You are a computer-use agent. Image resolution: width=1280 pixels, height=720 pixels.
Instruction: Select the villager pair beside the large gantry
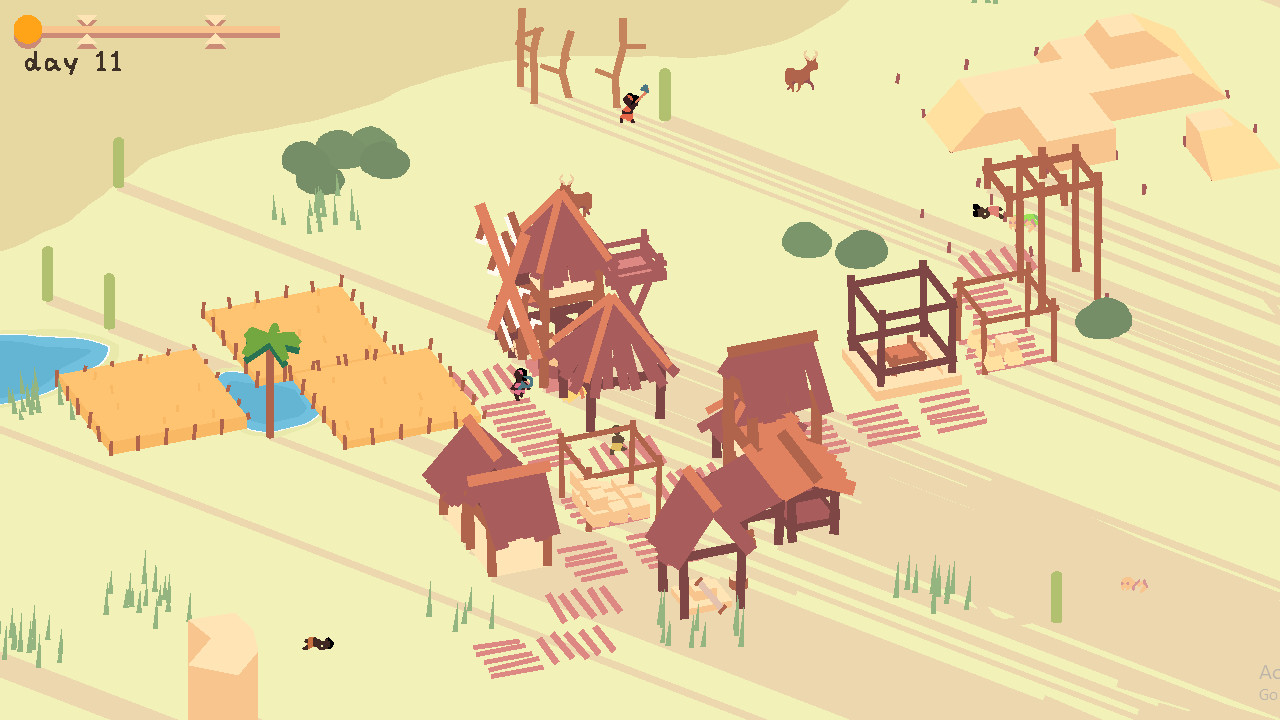(983, 213)
